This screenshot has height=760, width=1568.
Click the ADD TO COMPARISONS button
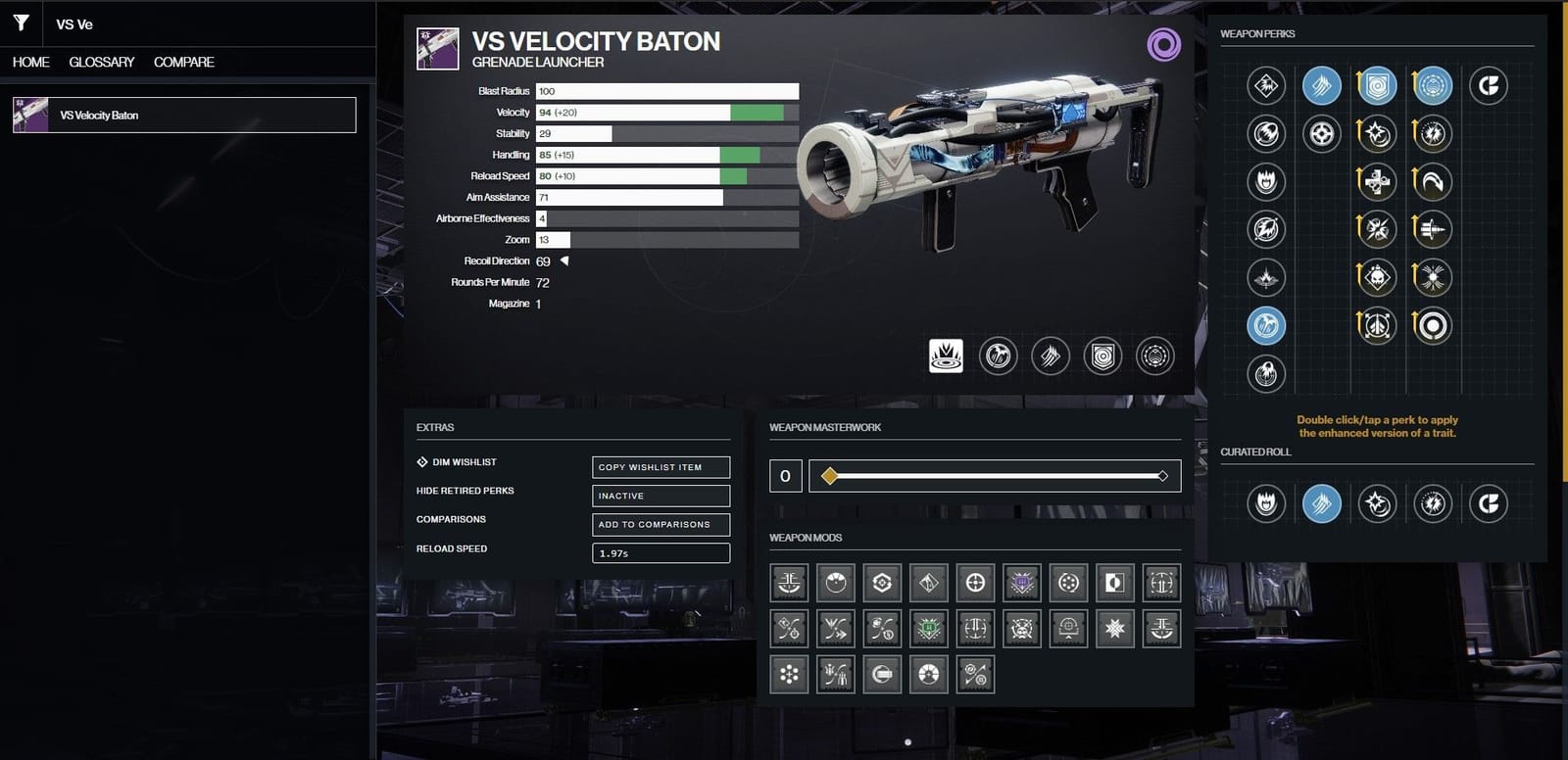tap(661, 524)
